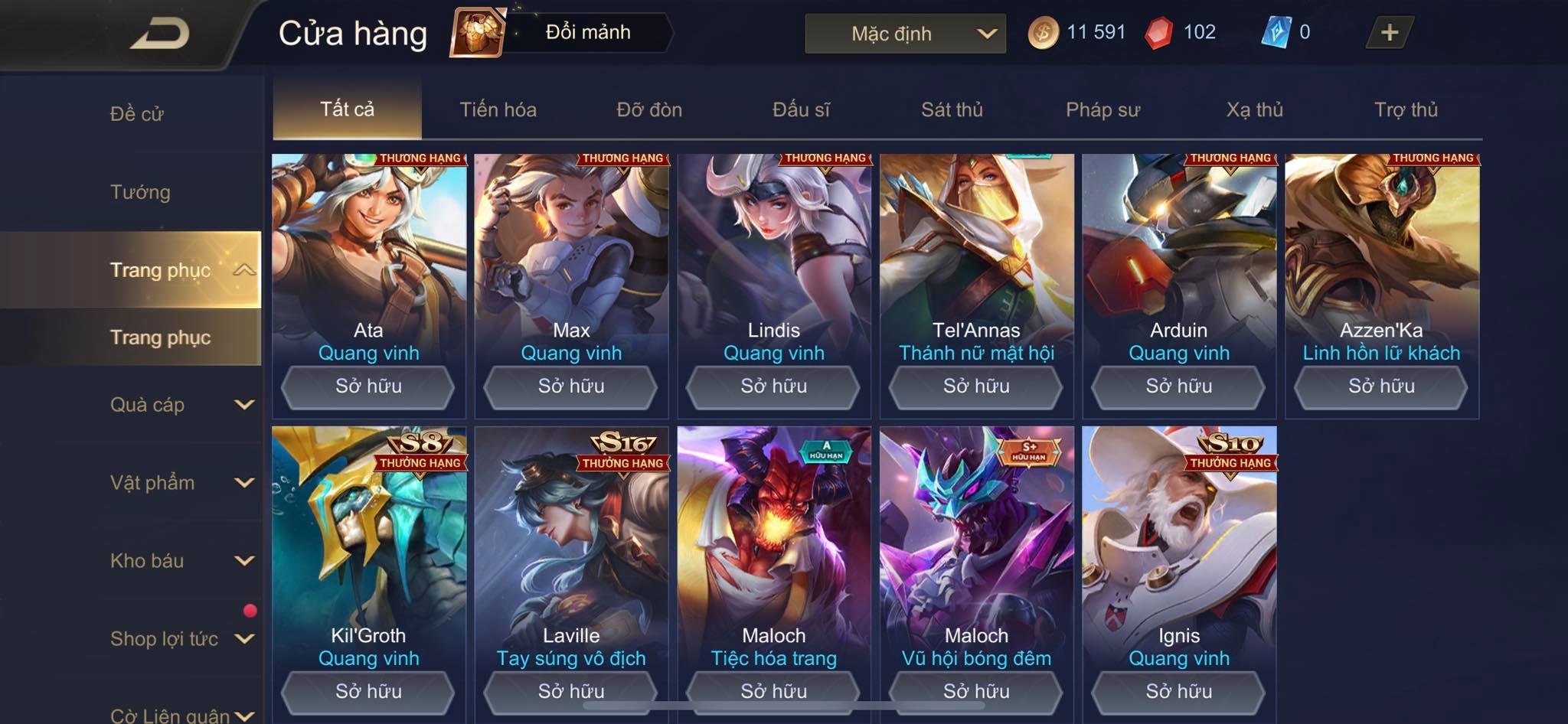The height and width of the screenshot is (724, 1568).
Task: Choose the Pháp sư tab
Action: tap(1102, 109)
